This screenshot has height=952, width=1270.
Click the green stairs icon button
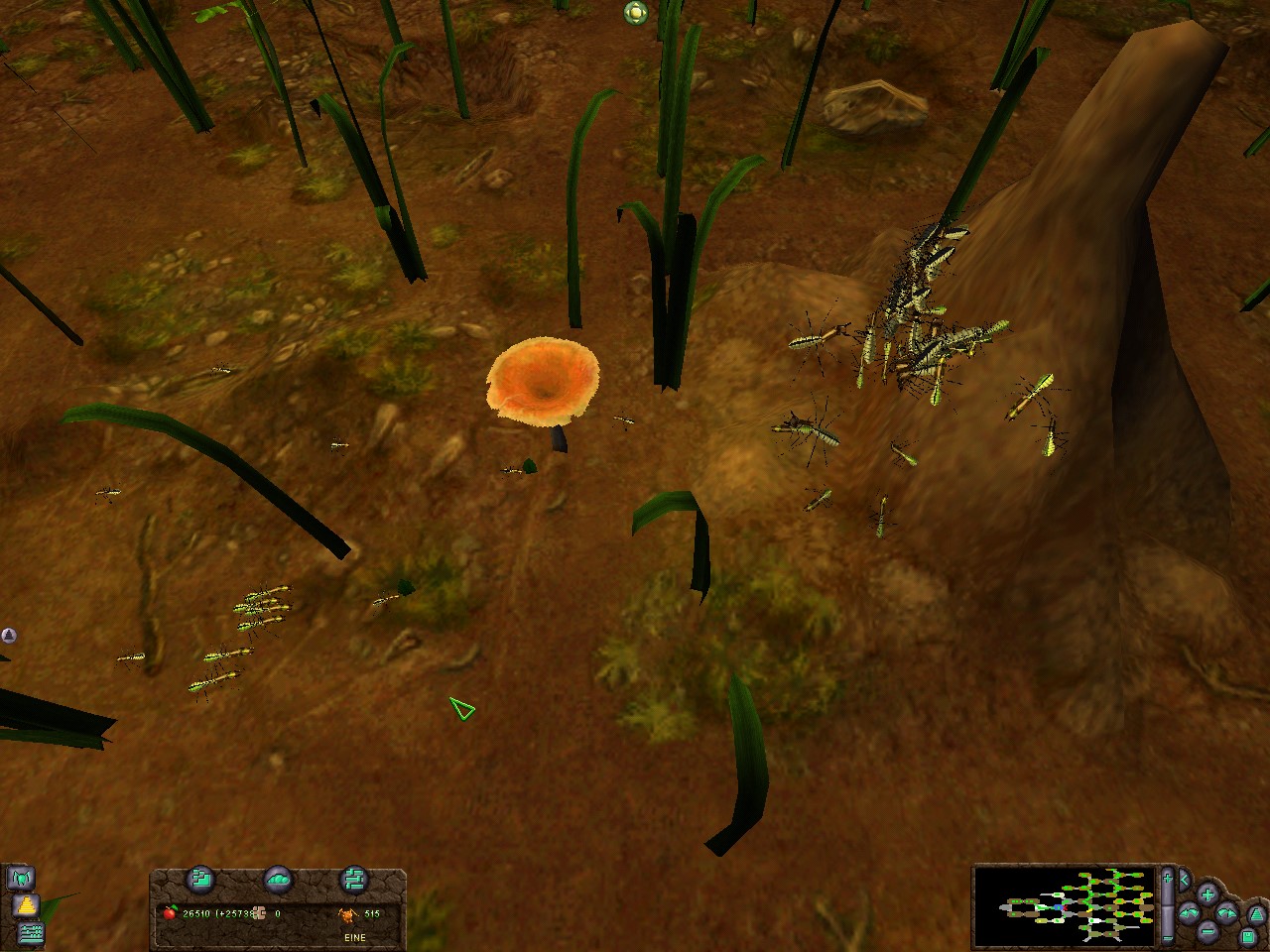[x=202, y=879]
